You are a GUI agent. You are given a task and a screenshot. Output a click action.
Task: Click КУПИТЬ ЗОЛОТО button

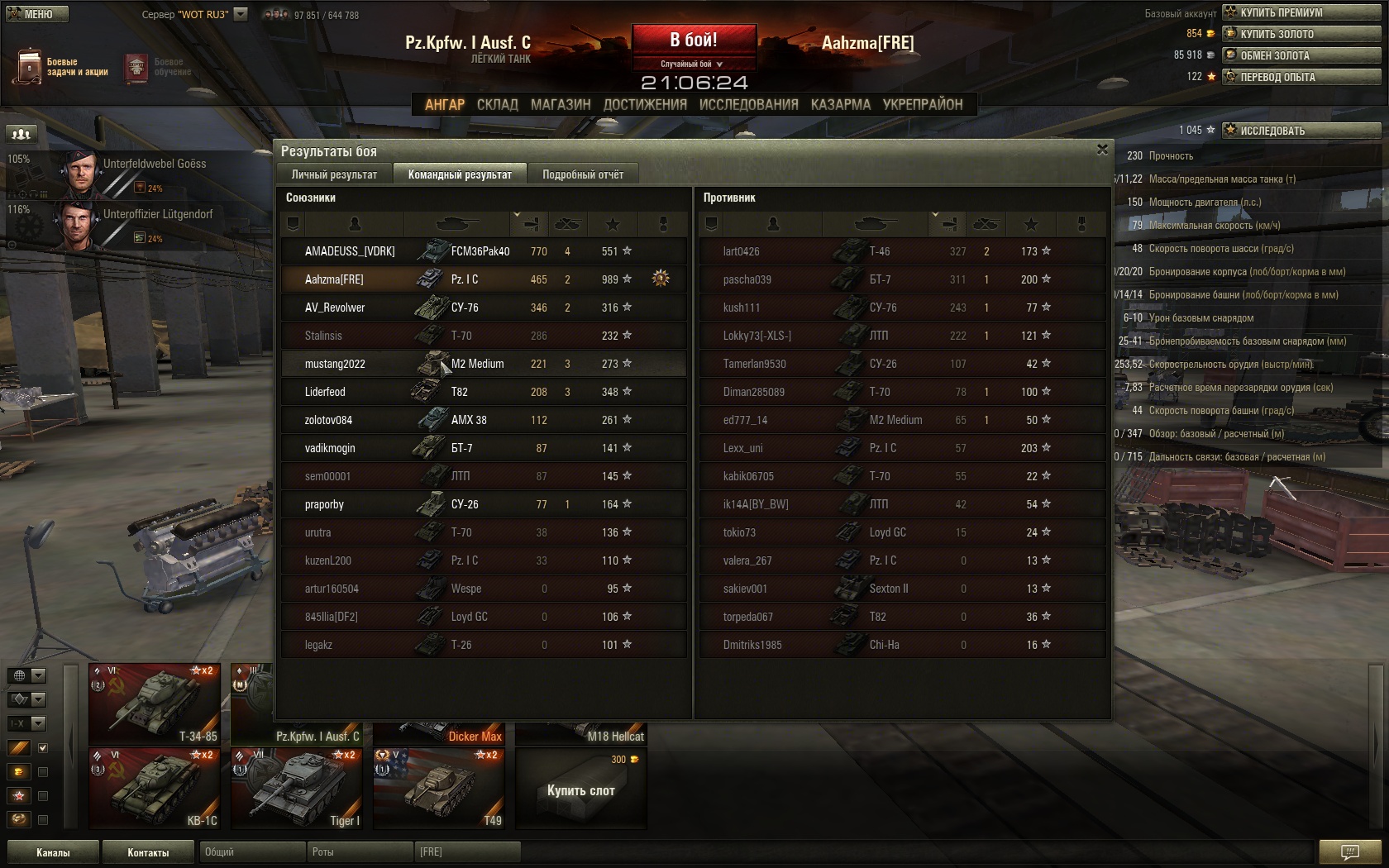tap(1301, 34)
